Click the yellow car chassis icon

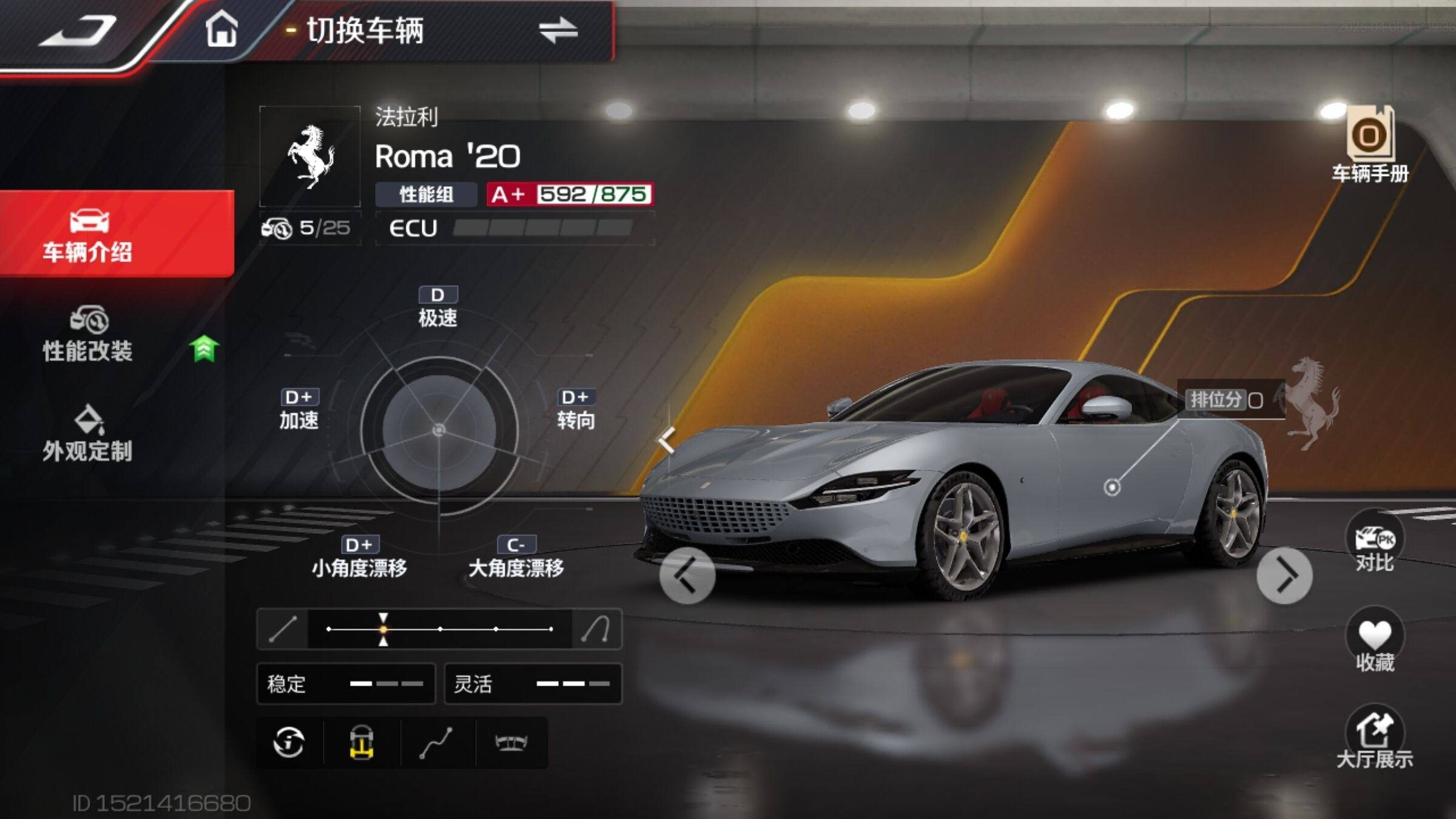[362, 743]
